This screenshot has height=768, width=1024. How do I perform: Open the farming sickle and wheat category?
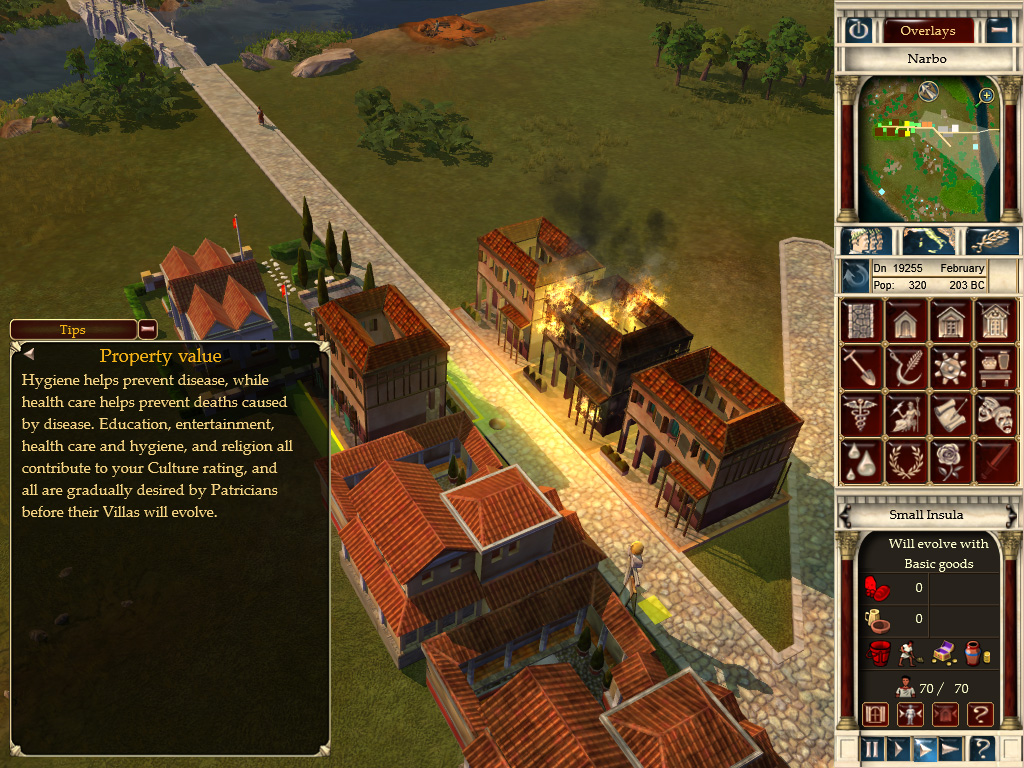pos(906,367)
